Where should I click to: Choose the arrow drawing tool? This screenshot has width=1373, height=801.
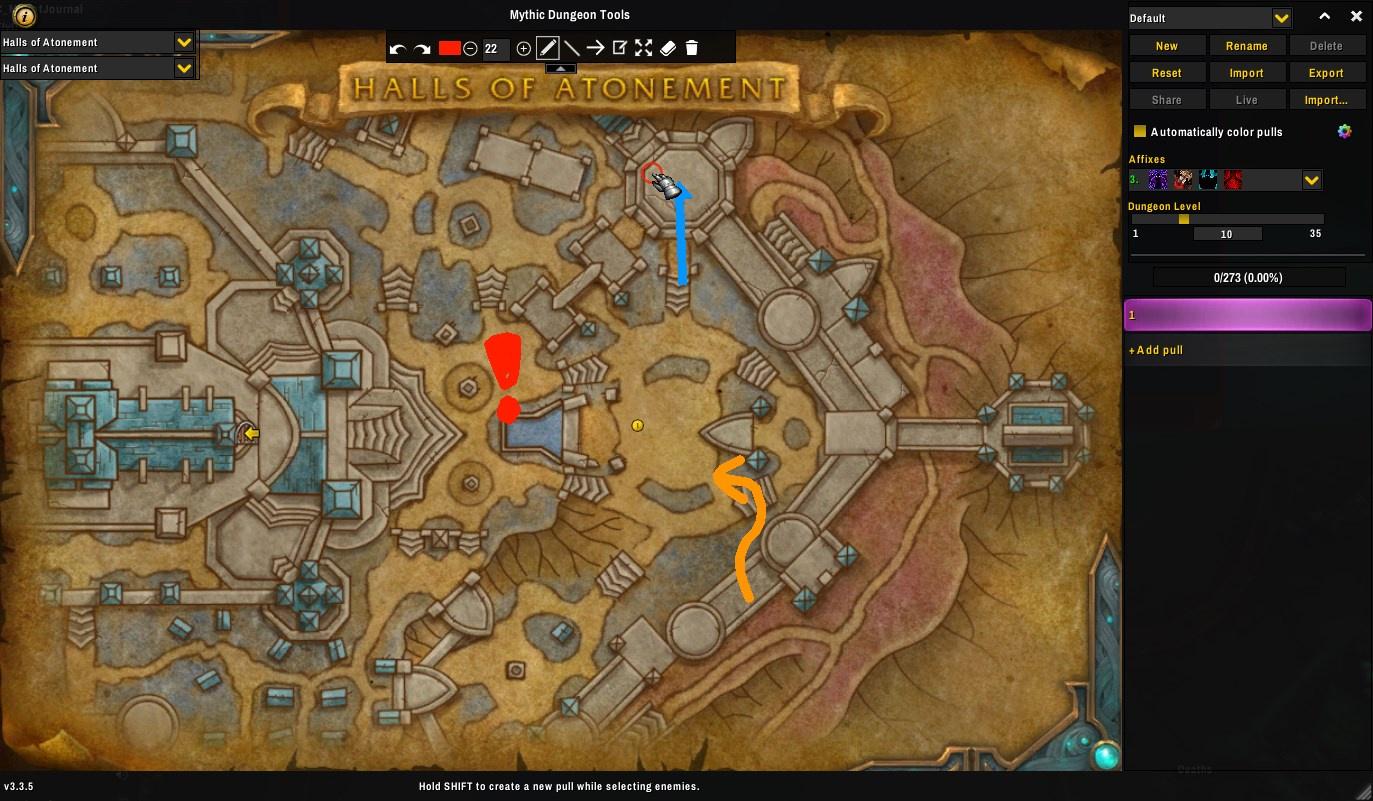tap(595, 48)
